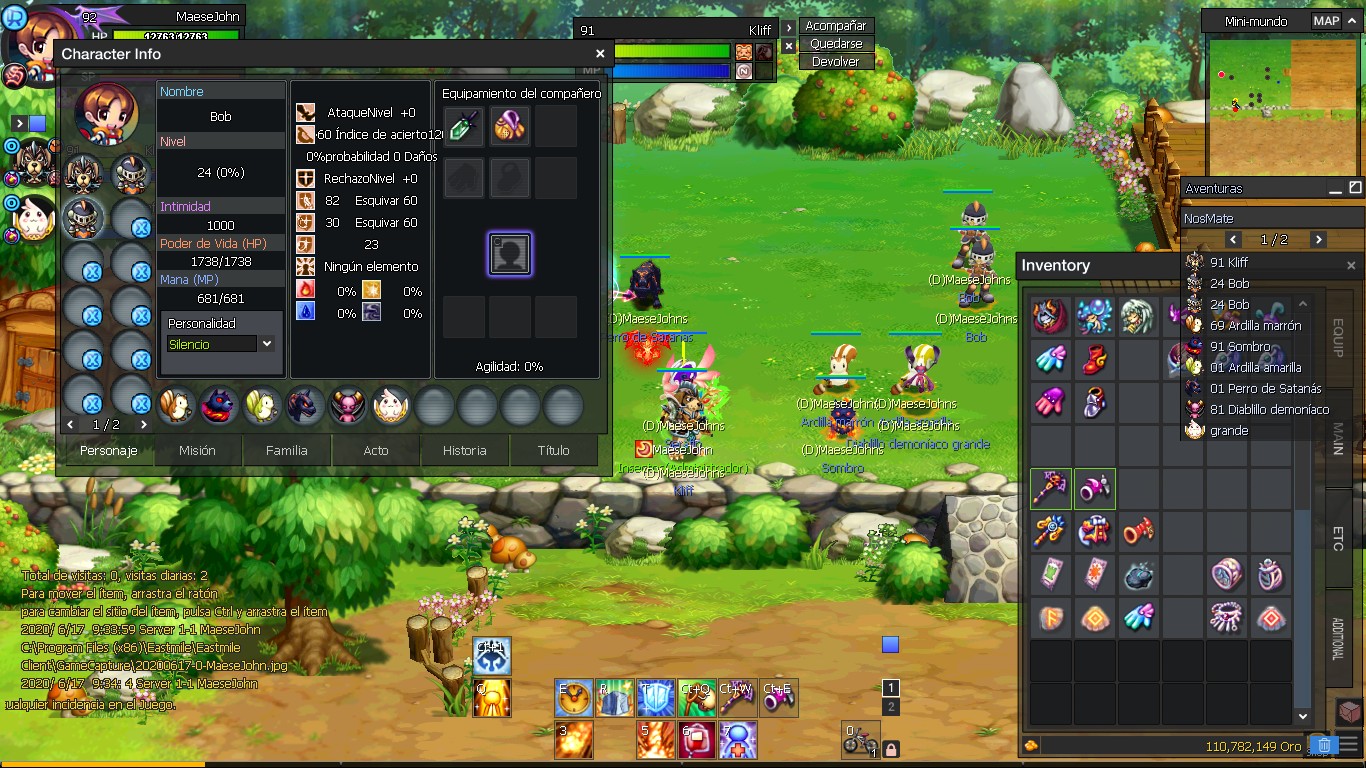Screen dimensions: 1366x768
Task: Go to next NosMate list page
Action: pyautogui.click(x=1318, y=240)
